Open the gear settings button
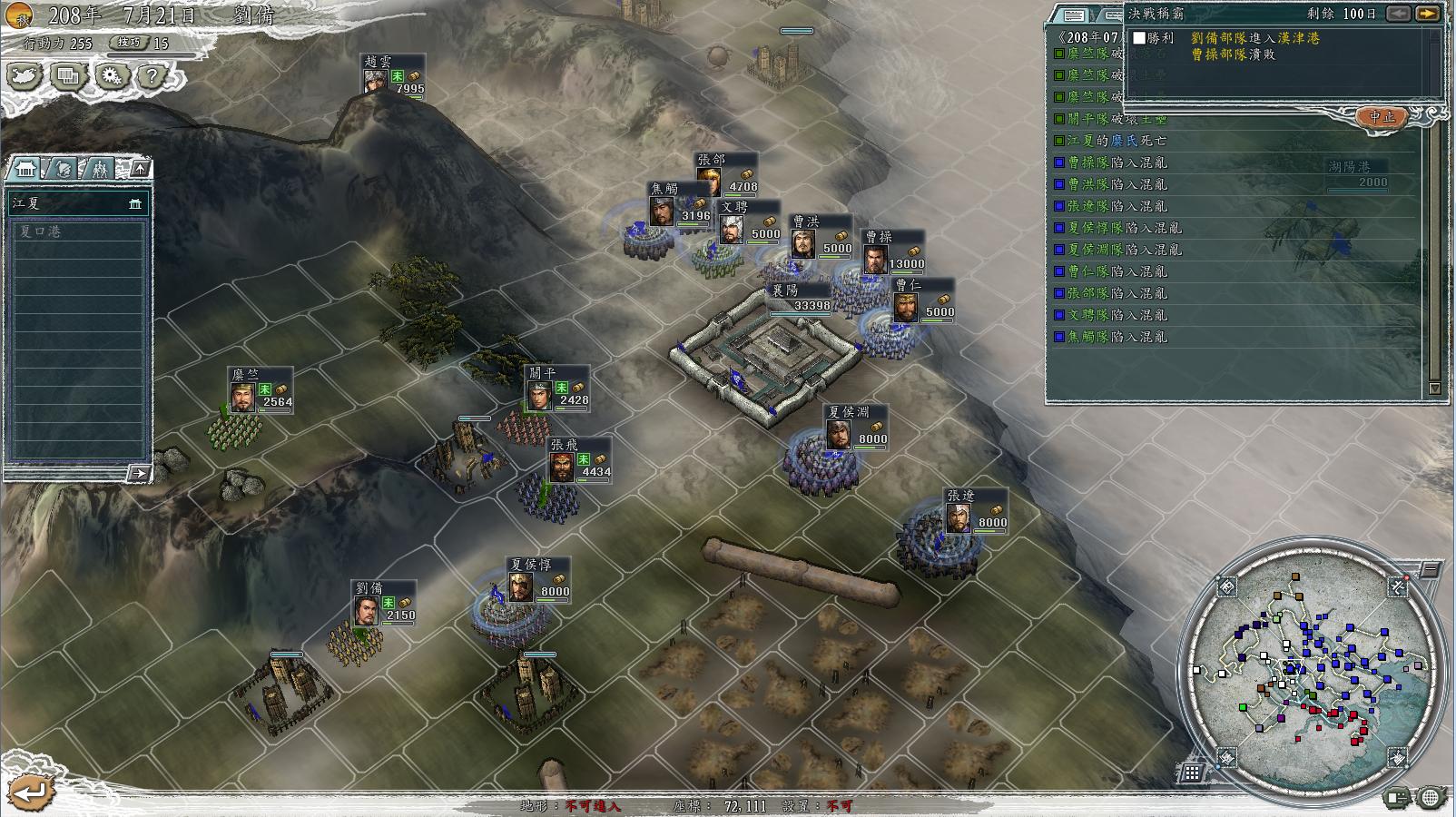 click(111, 76)
